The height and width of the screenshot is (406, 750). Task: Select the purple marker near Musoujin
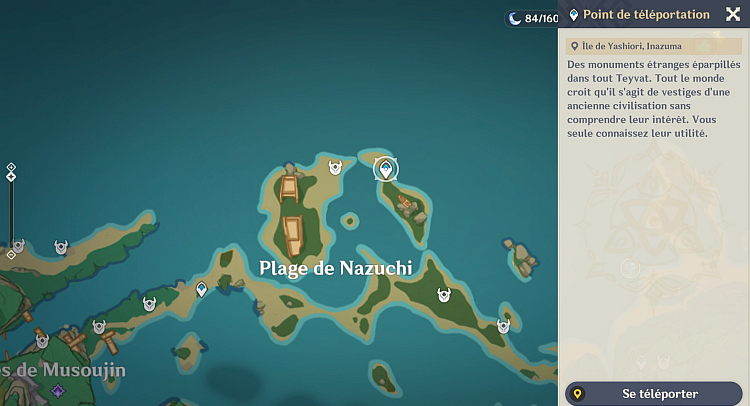click(x=58, y=390)
